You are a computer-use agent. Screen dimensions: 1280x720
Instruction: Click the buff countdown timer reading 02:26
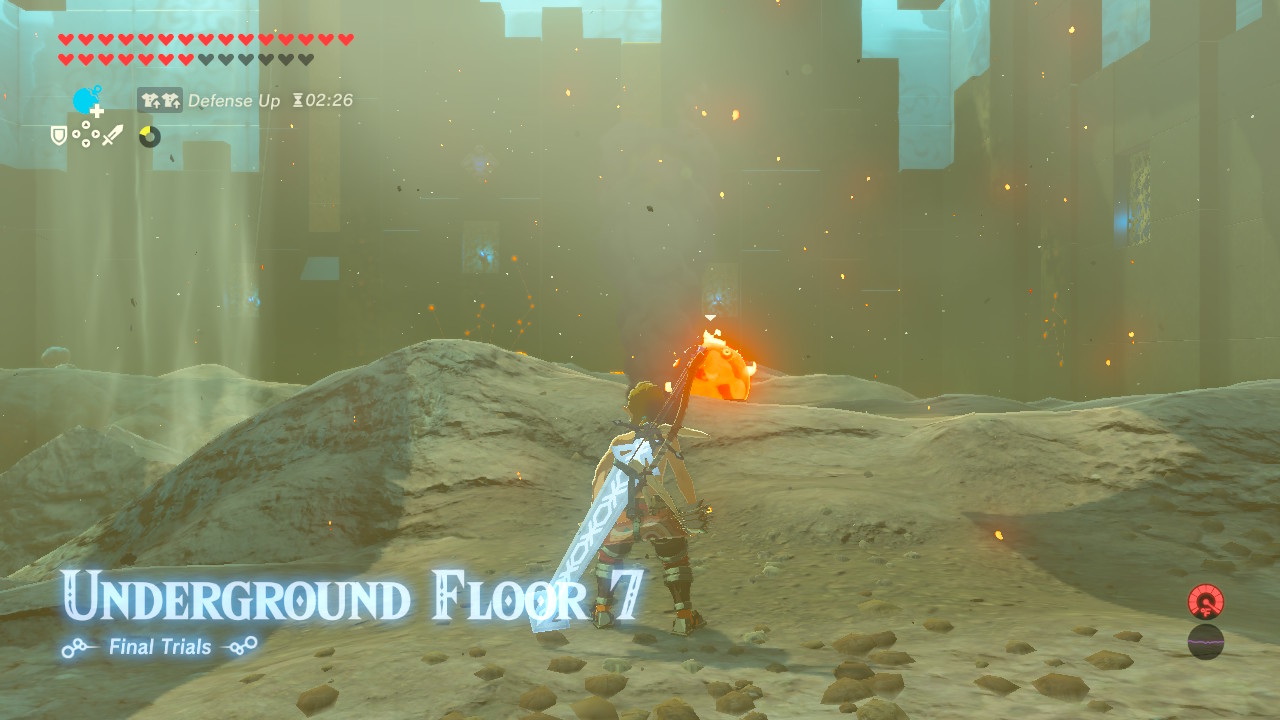[x=328, y=100]
